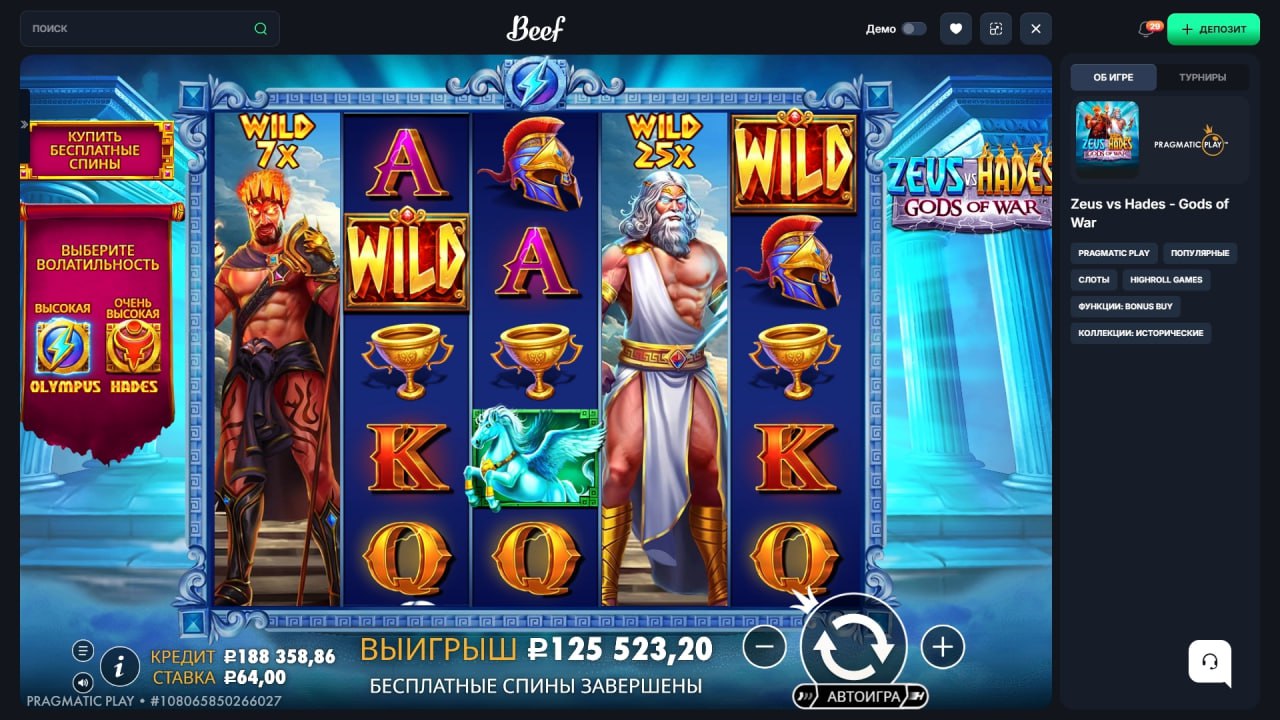This screenshot has width=1280, height=720.
Task: Increase the bet with the plus button
Action: tap(942, 647)
